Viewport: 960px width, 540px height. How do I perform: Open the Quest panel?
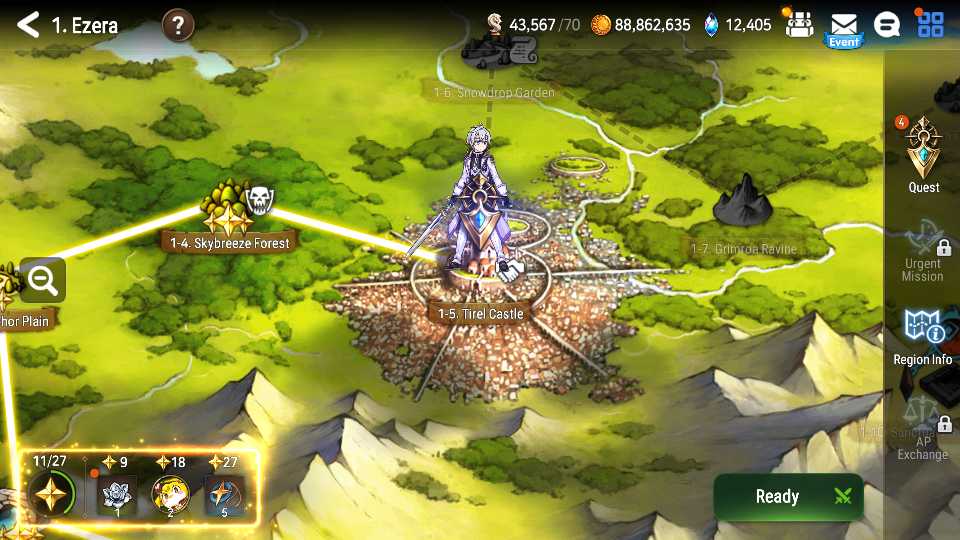[x=923, y=155]
